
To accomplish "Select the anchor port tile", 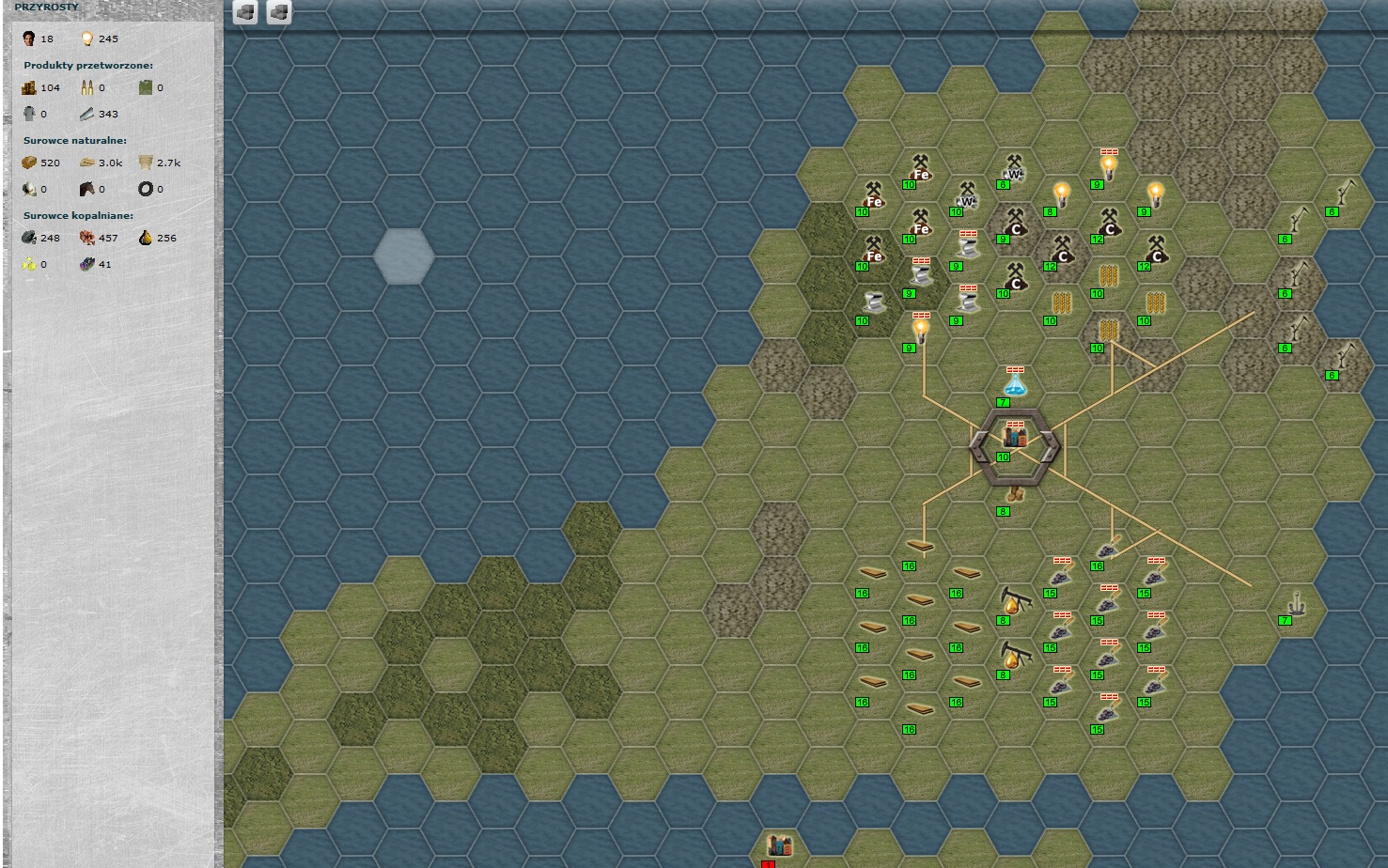I will (1297, 601).
